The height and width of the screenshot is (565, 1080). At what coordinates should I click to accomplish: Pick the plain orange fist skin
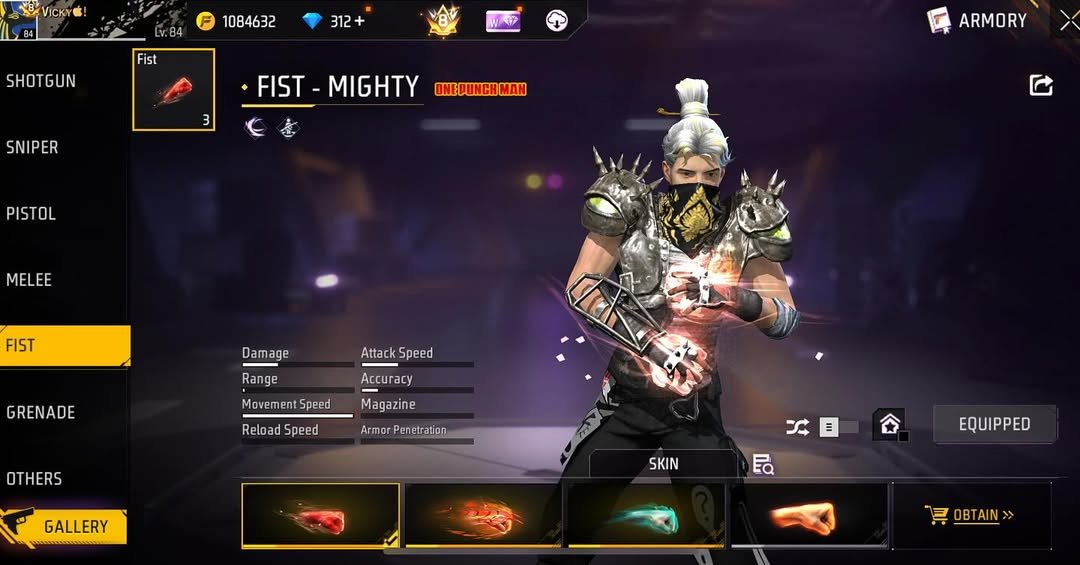(x=808, y=516)
